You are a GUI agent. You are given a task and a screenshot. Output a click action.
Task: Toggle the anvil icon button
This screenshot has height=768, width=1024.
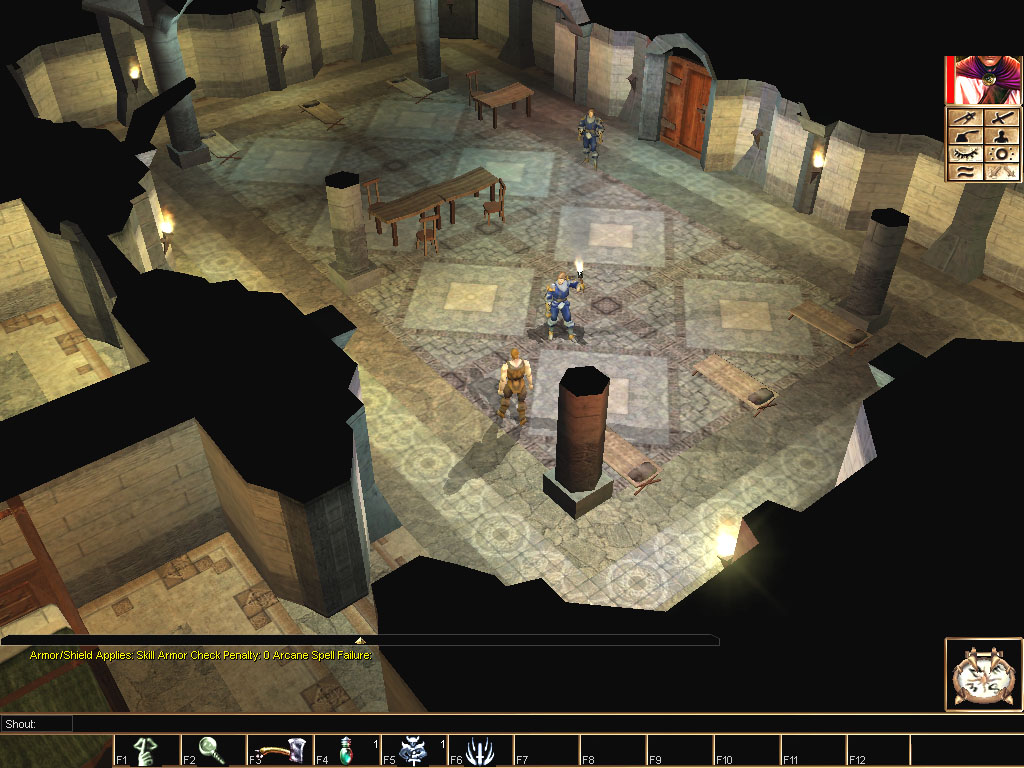point(965,136)
